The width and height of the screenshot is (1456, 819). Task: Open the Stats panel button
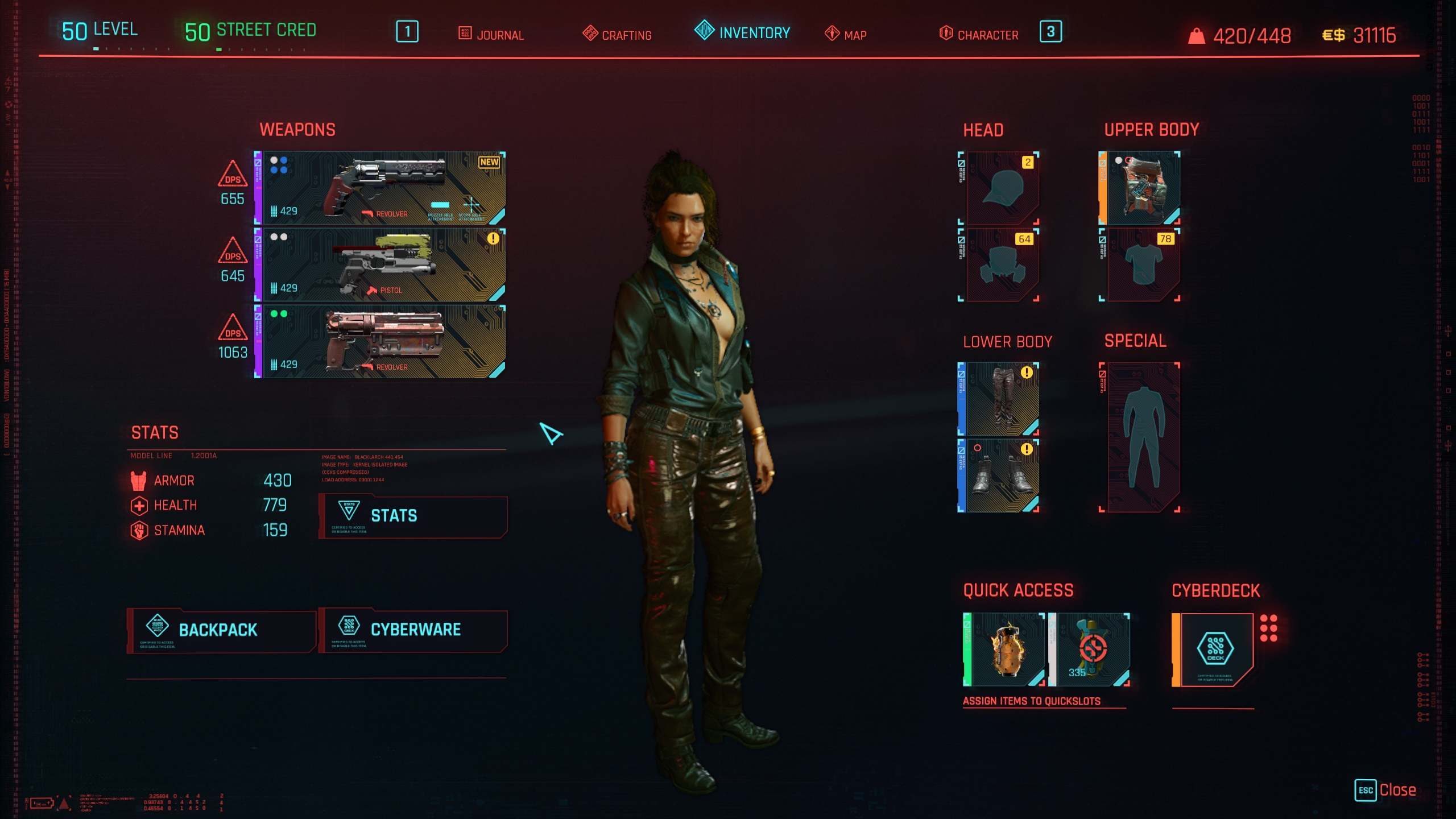point(413,516)
